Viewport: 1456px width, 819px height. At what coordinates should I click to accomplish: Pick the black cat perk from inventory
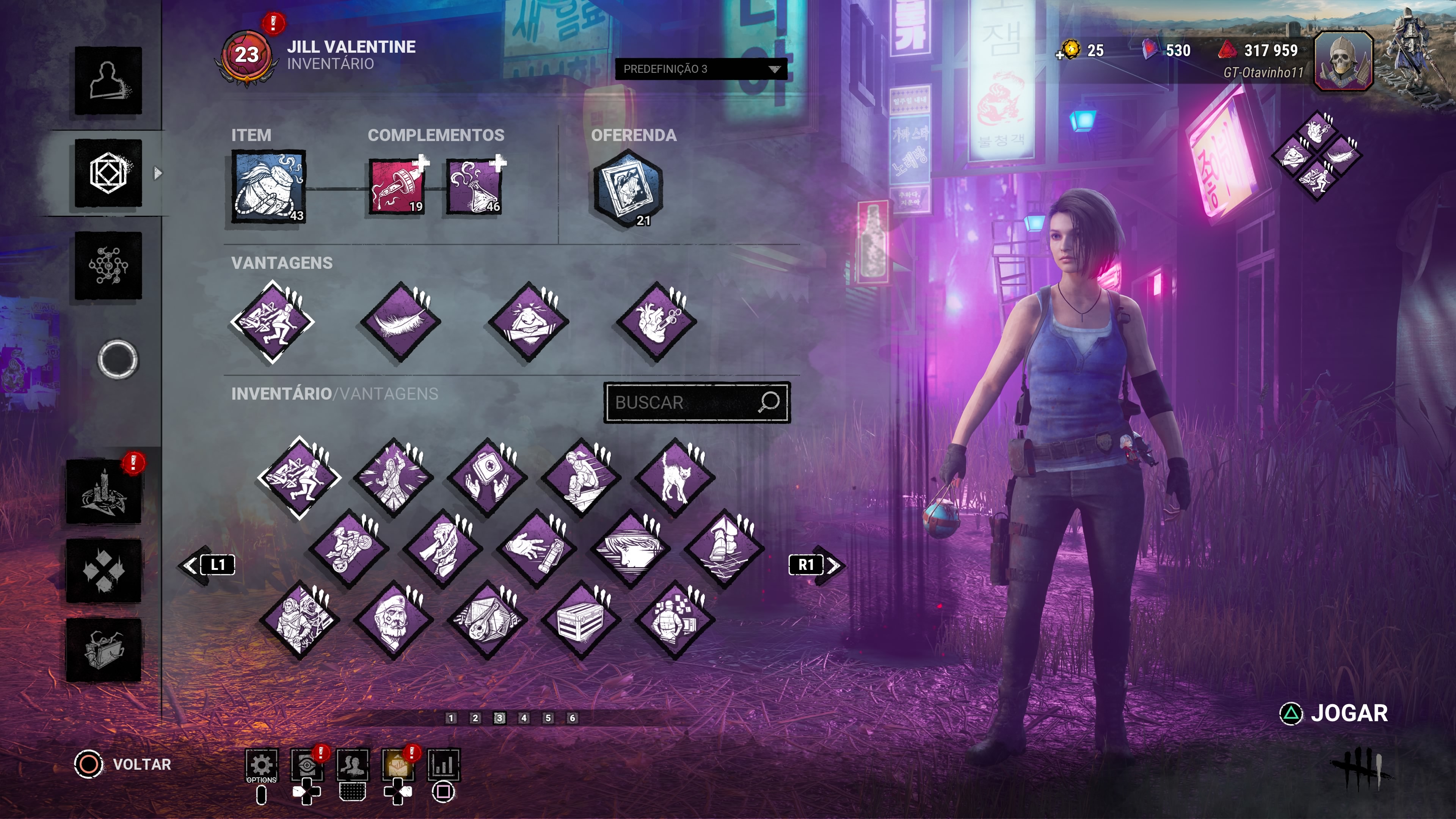coord(674,478)
